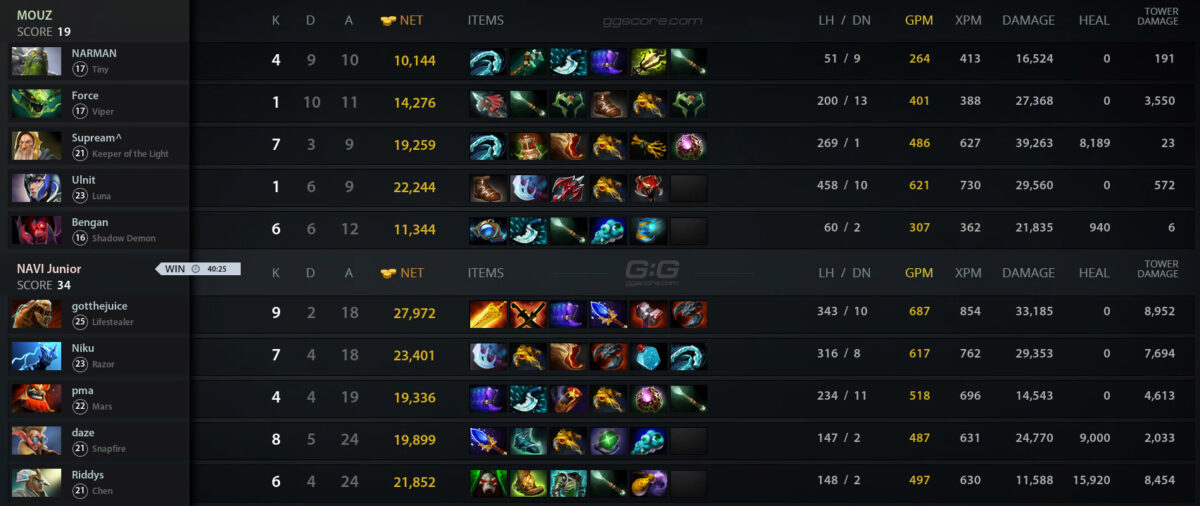Click gotthejuice's crossed-swords Sange and Yasha item
Viewport: 1200px width, 506px height.
(x=528, y=315)
